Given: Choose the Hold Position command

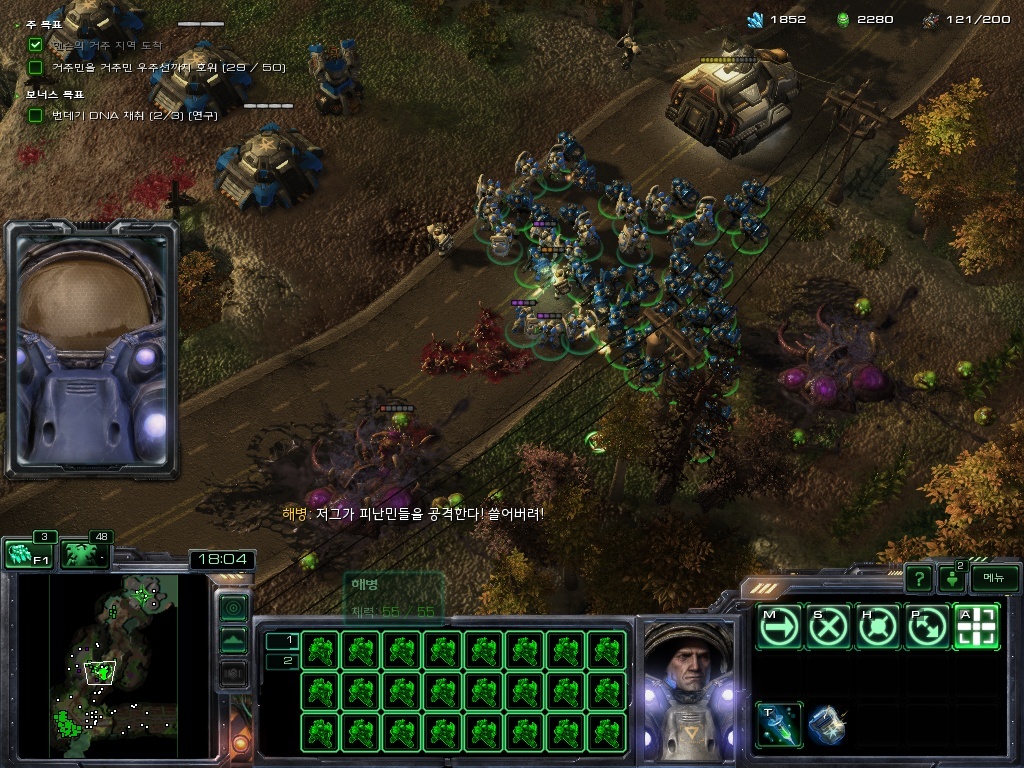Looking at the screenshot, I should (x=877, y=627).
